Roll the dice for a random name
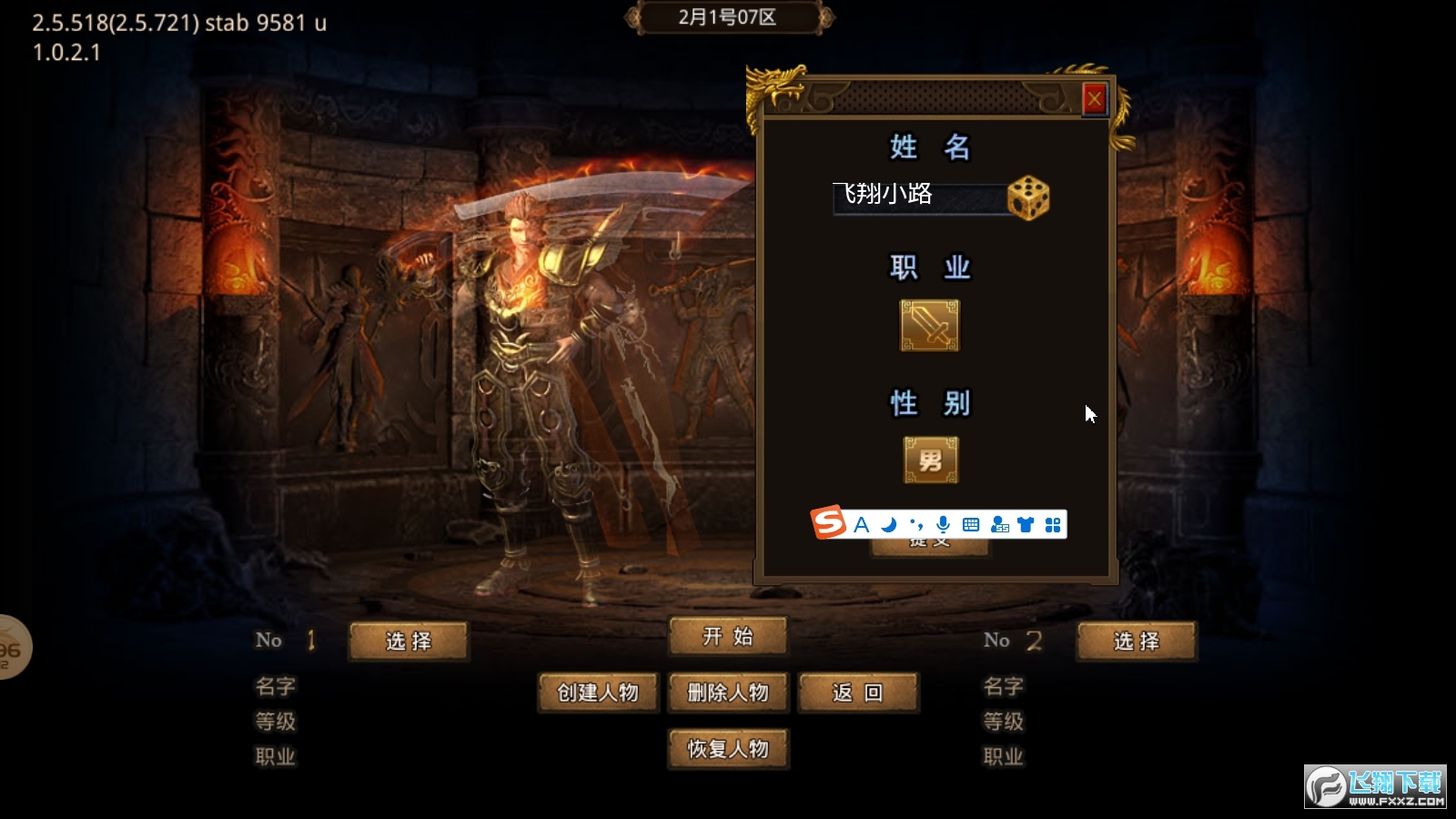The height and width of the screenshot is (819, 1456). click(x=1028, y=197)
